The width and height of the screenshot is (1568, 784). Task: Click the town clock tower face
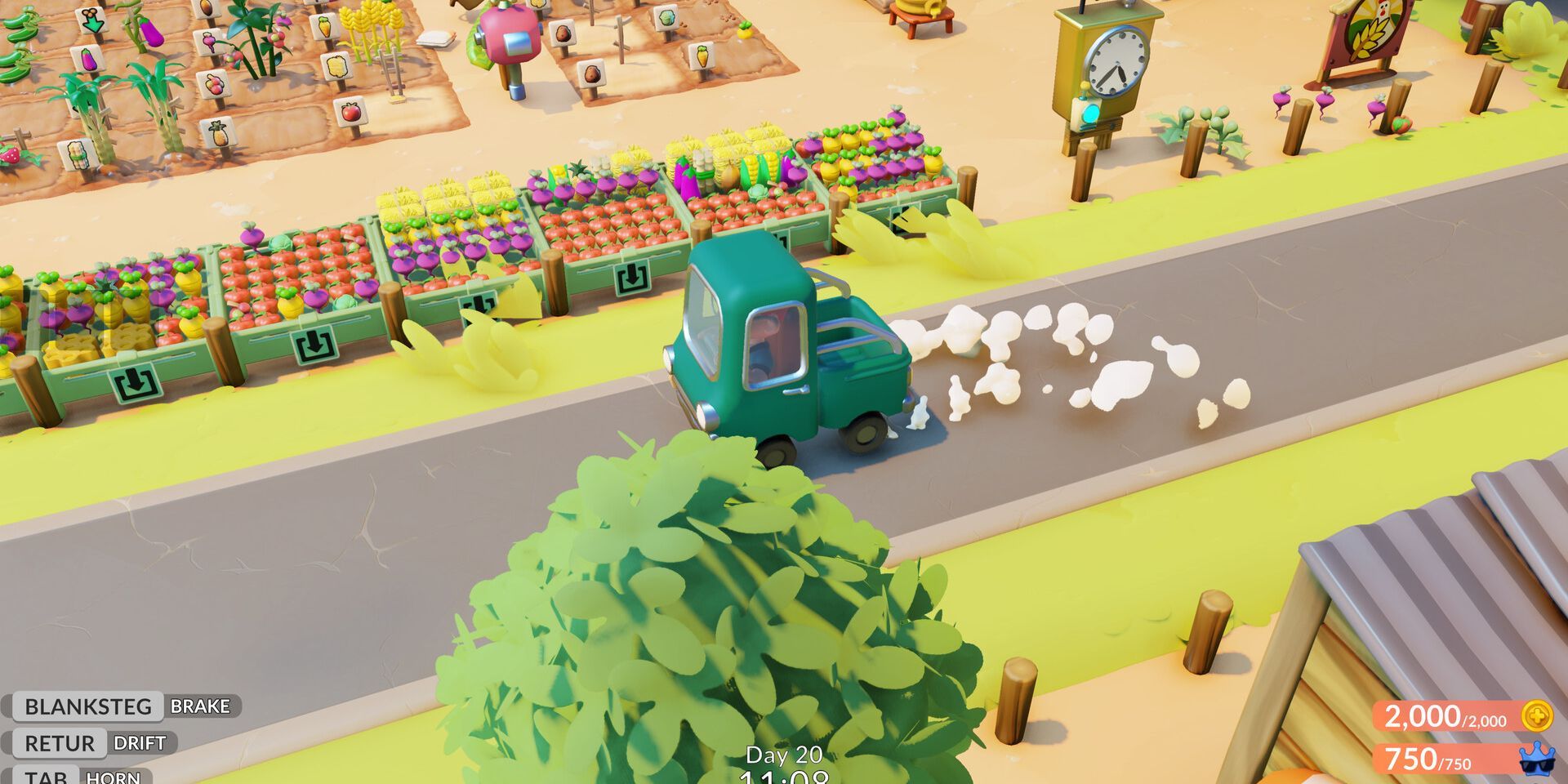(1117, 64)
